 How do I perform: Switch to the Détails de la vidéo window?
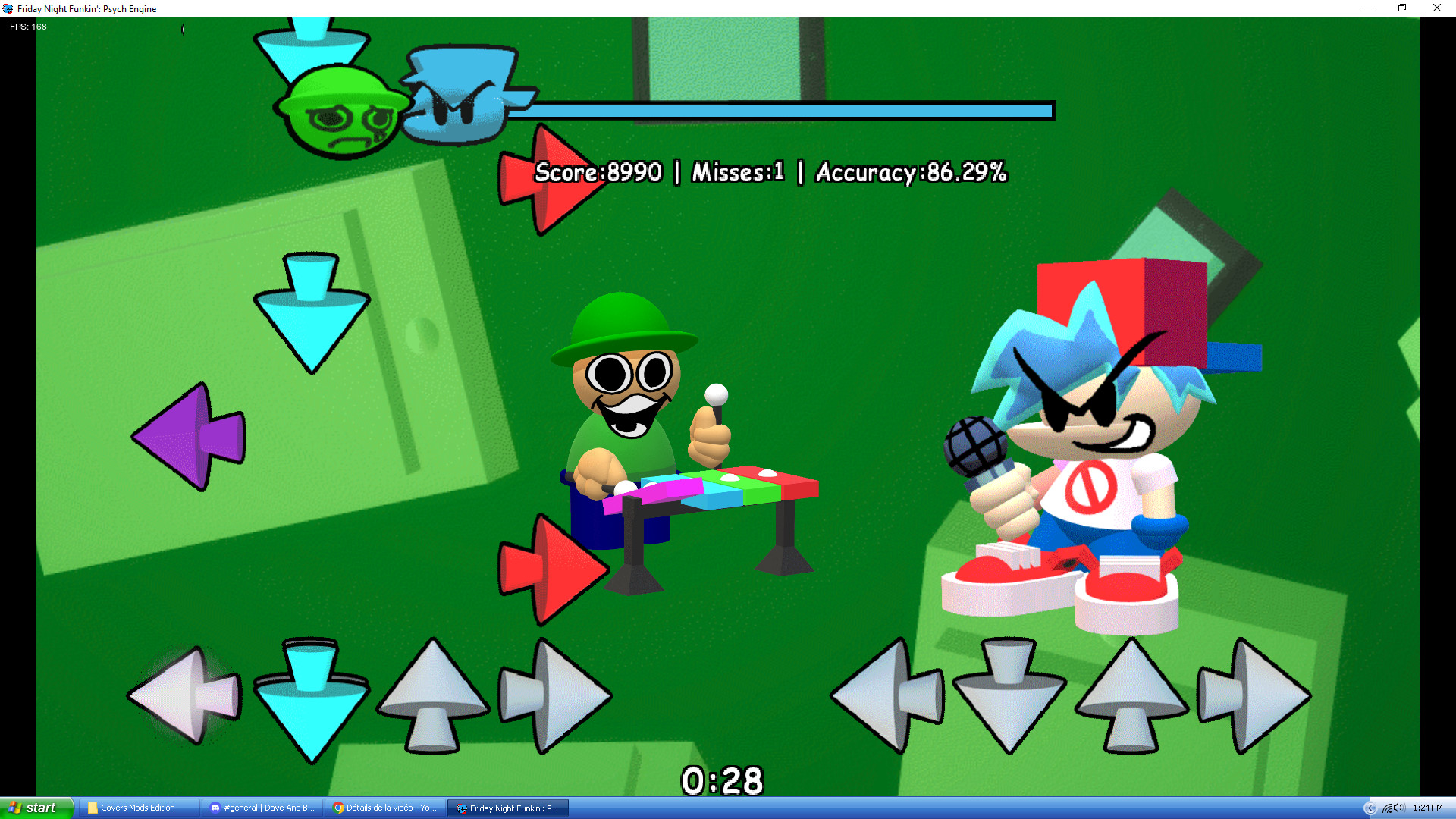click(387, 808)
